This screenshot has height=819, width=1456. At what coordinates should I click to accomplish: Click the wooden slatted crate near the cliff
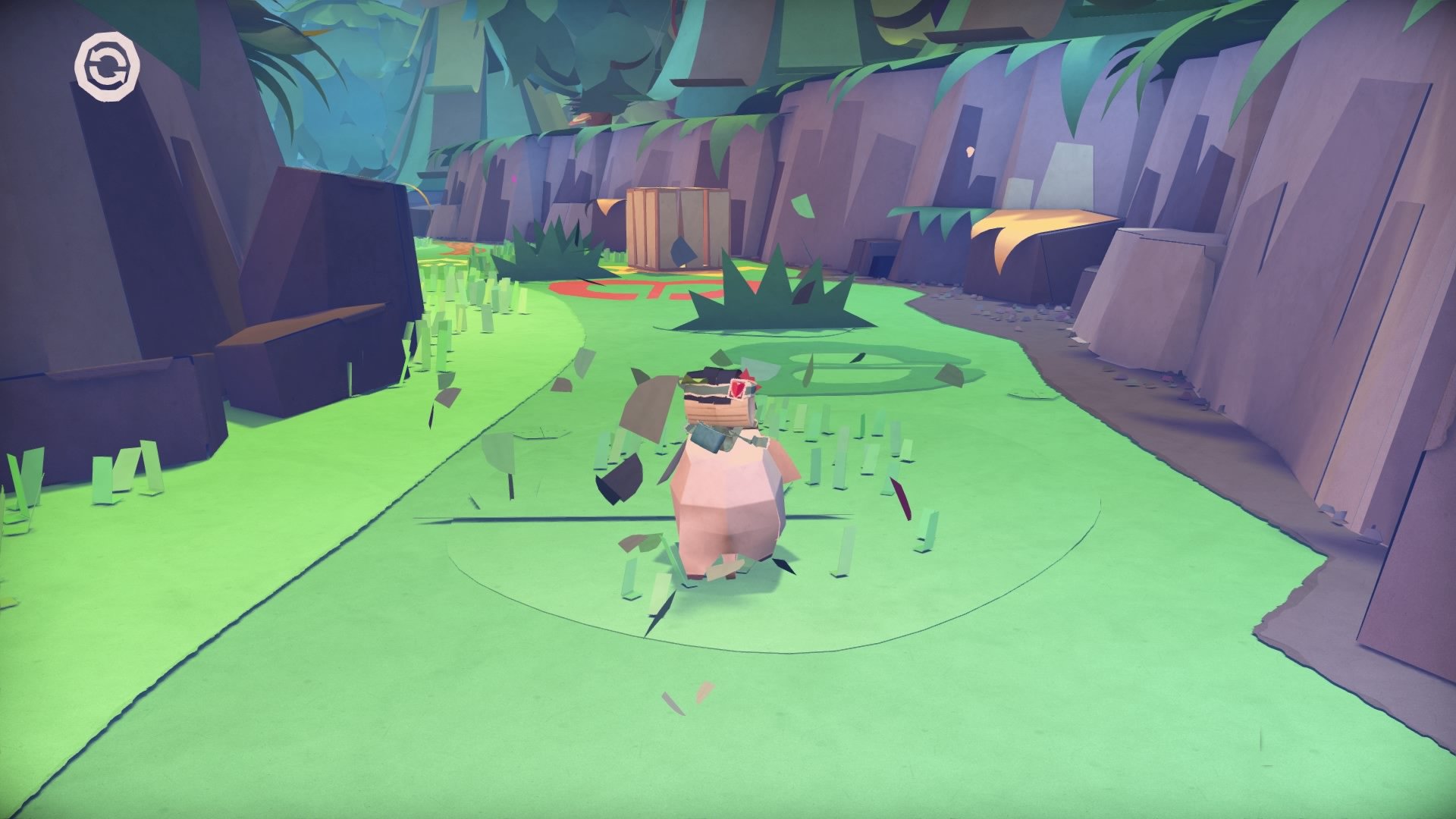pos(679,227)
